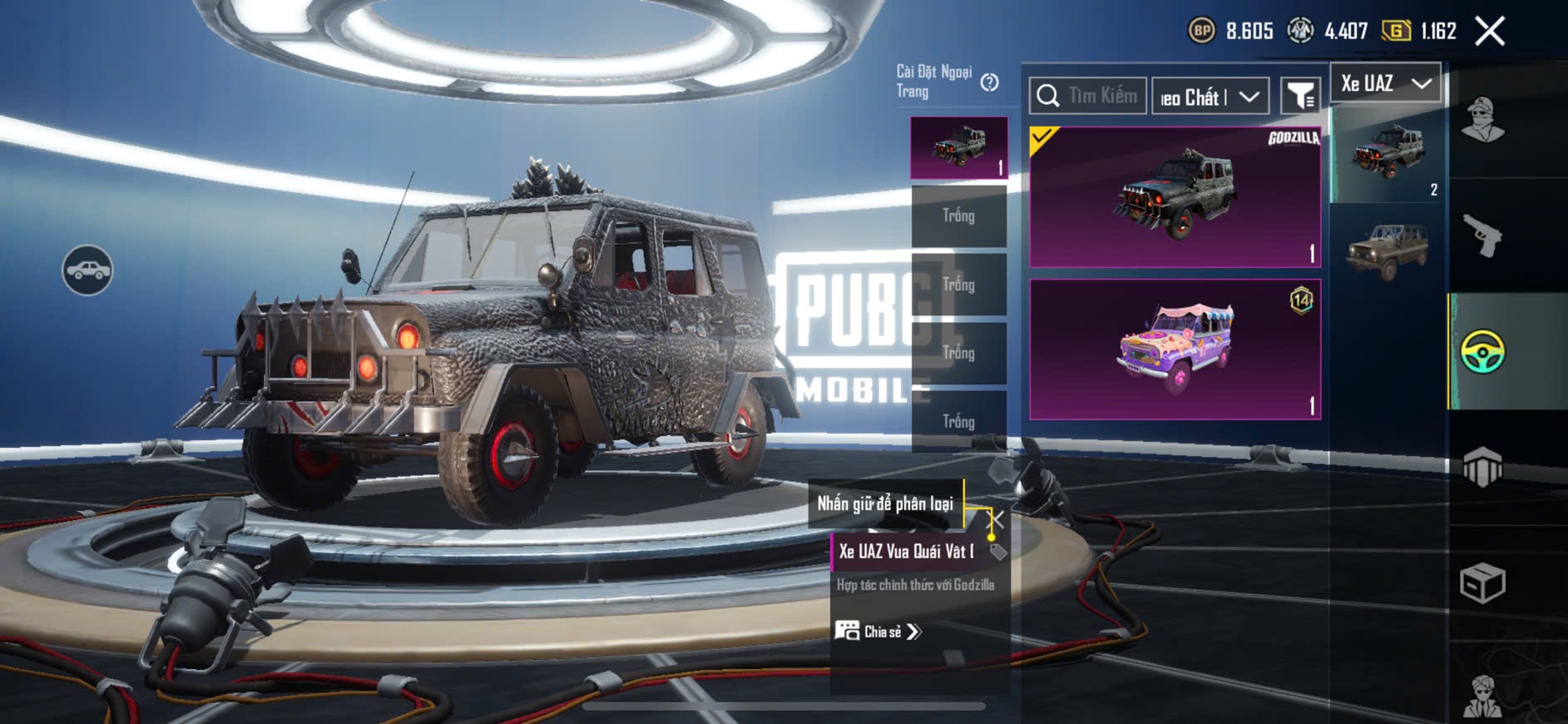Select the Godzilla UAZ skin card
Viewport: 1568px width, 724px height.
coord(1175,197)
